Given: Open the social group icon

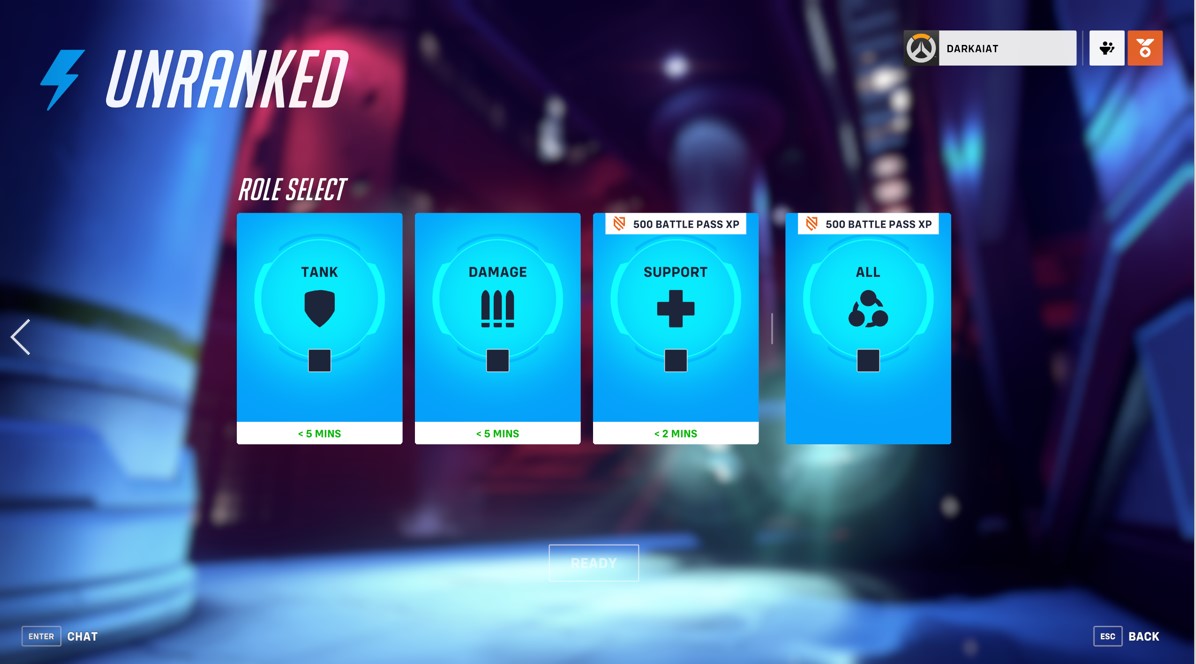Looking at the screenshot, I should click(1106, 48).
